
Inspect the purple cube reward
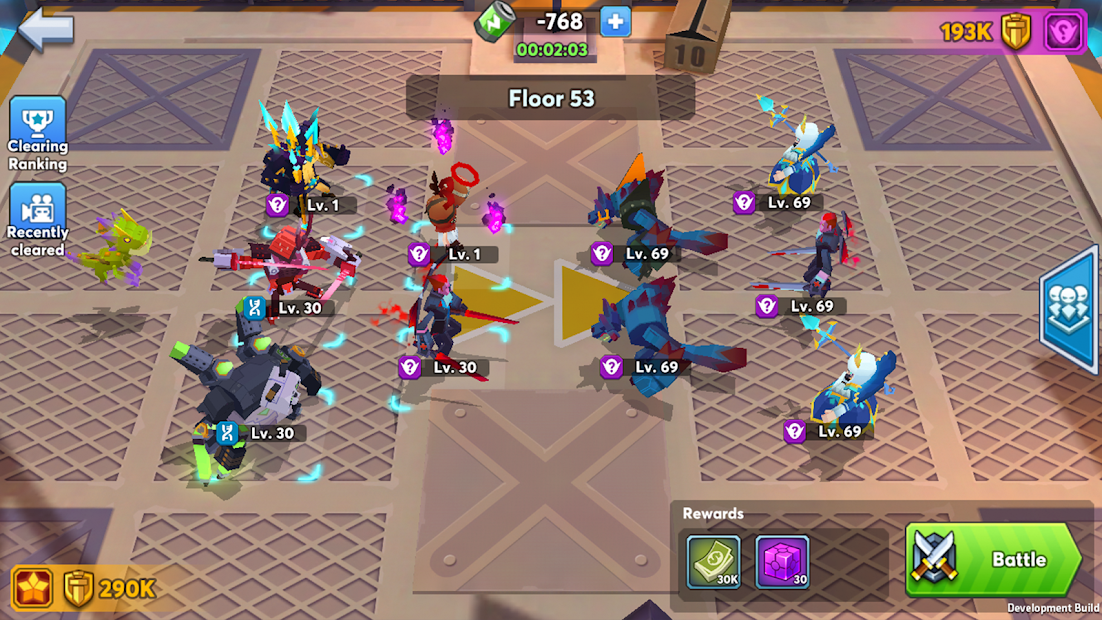782,562
